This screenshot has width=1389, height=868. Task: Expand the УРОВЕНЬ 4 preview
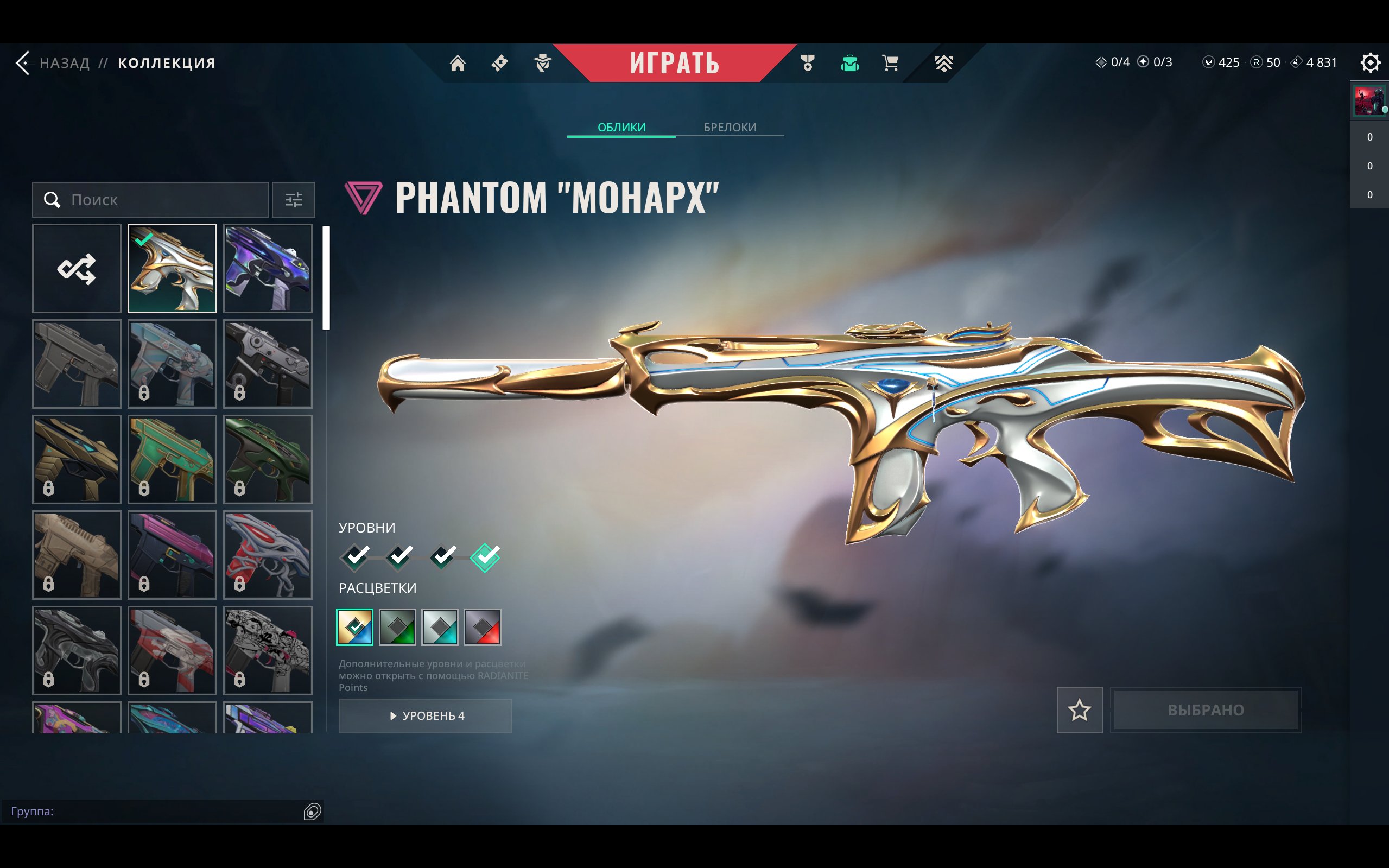426,716
